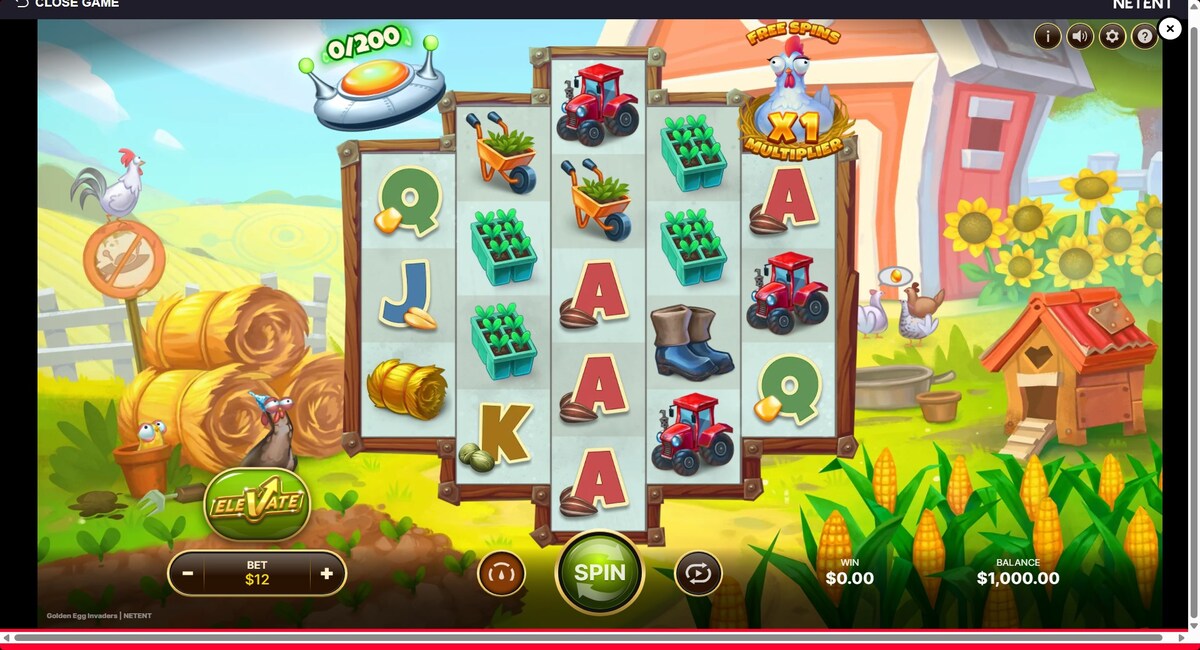Open the game info panel
The image size is (1200, 650).
1047,37
